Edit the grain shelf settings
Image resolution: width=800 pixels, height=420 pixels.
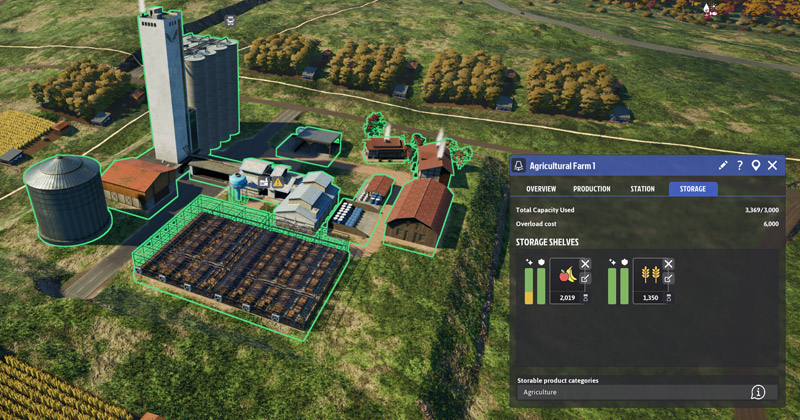click(669, 279)
